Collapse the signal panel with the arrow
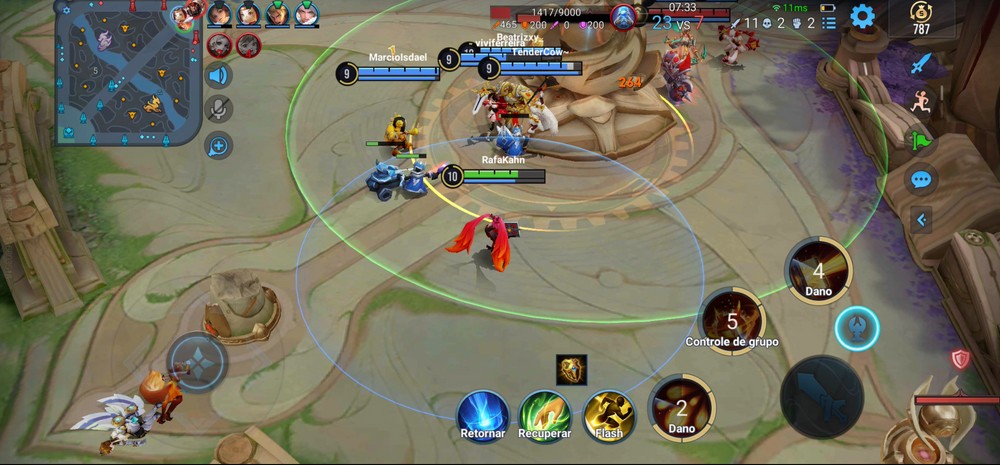Image resolution: width=1000 pixels, height=465 pixels. (921, 219)
